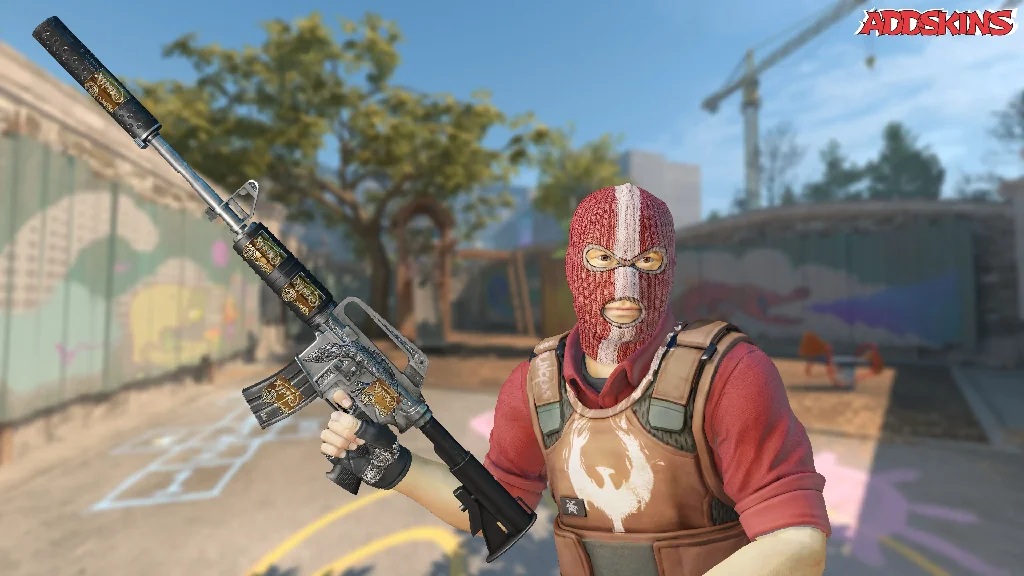Click the ADDSKINS logo watermark

pos(936,22)
